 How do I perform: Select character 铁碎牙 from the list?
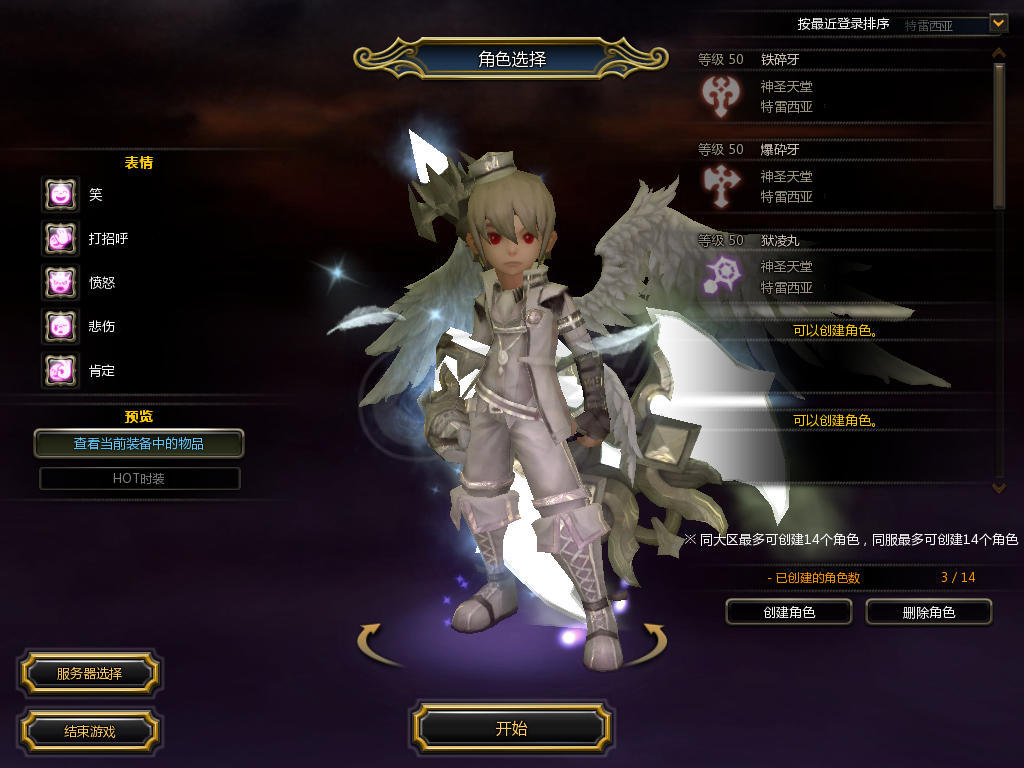point(840,87)
